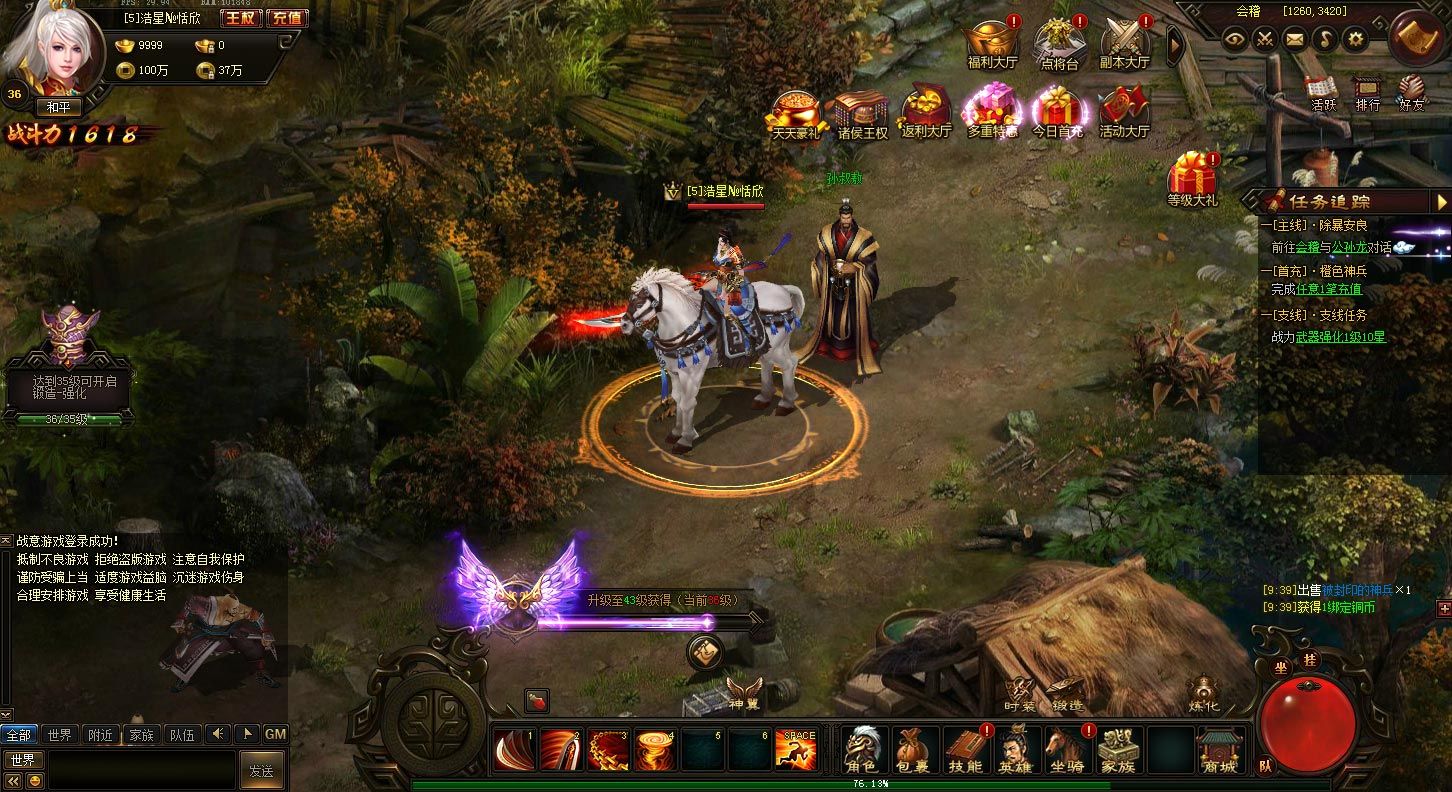Open the 包裹 bag inventory

click(x=912, y=749)
